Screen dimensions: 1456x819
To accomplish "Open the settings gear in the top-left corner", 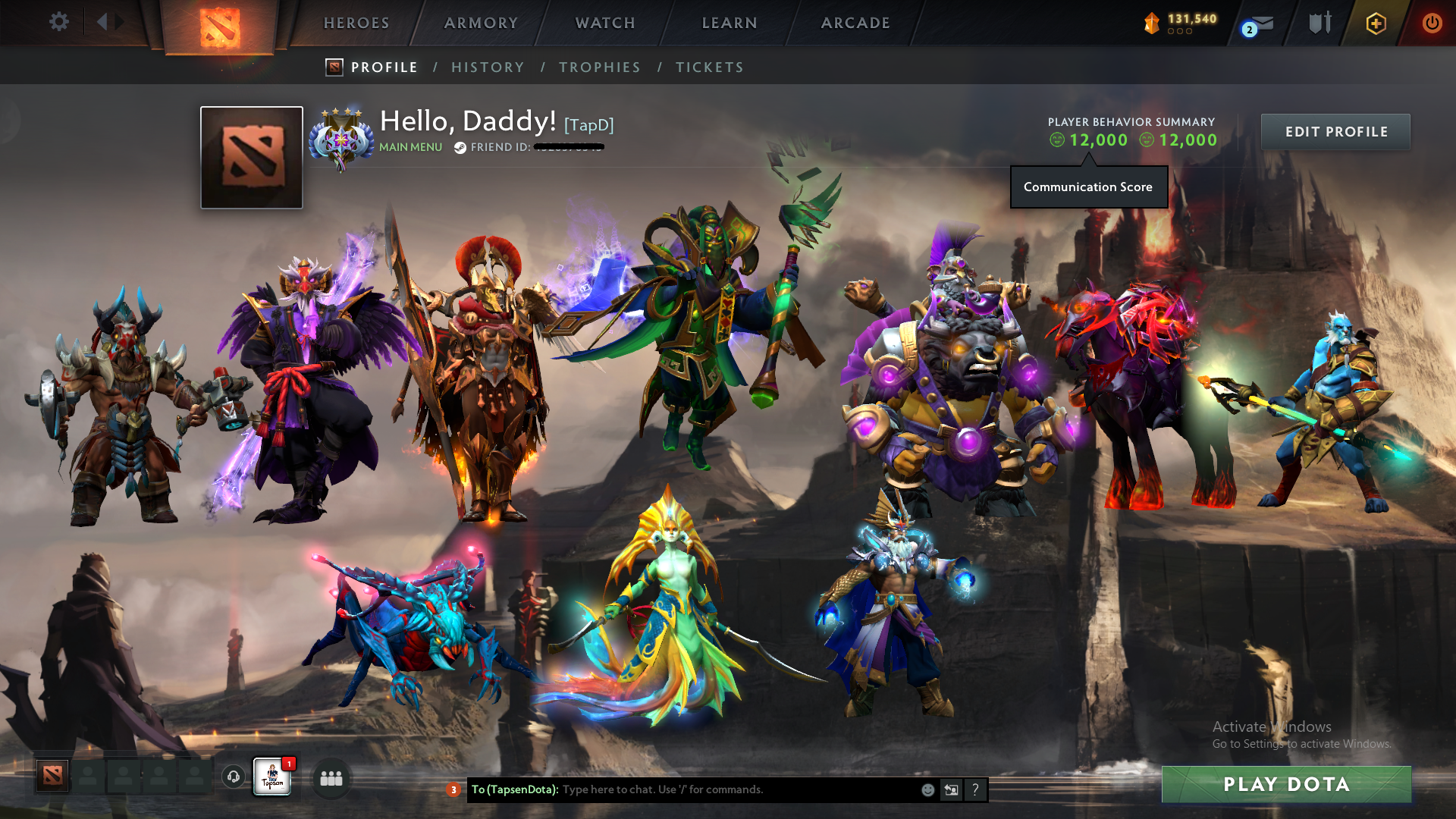I will click(59, 22).
